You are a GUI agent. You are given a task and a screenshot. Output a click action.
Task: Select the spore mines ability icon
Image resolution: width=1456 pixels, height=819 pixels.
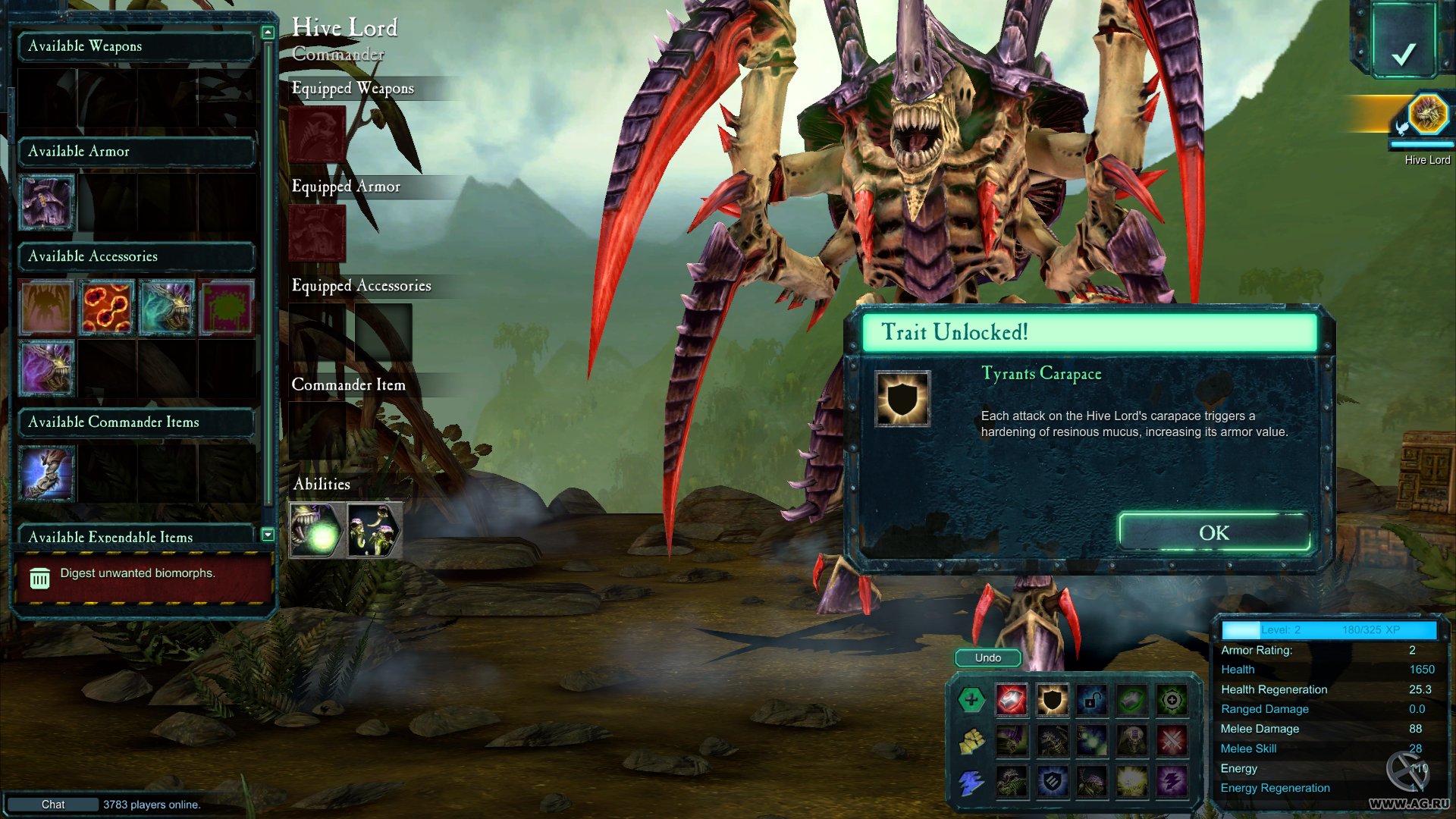375,531
